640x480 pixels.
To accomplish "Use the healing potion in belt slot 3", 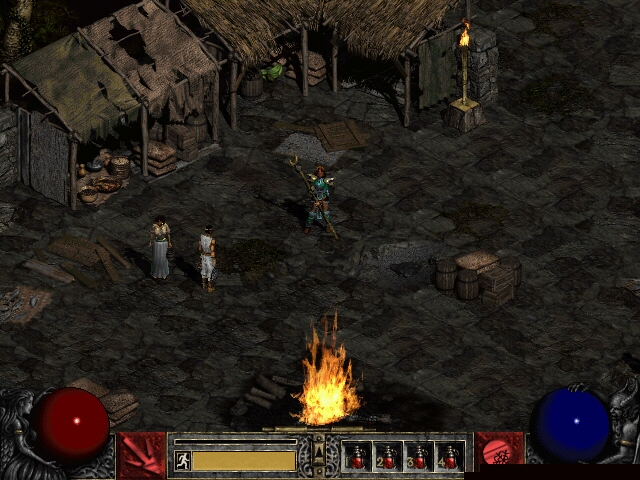I will point(419,456).
